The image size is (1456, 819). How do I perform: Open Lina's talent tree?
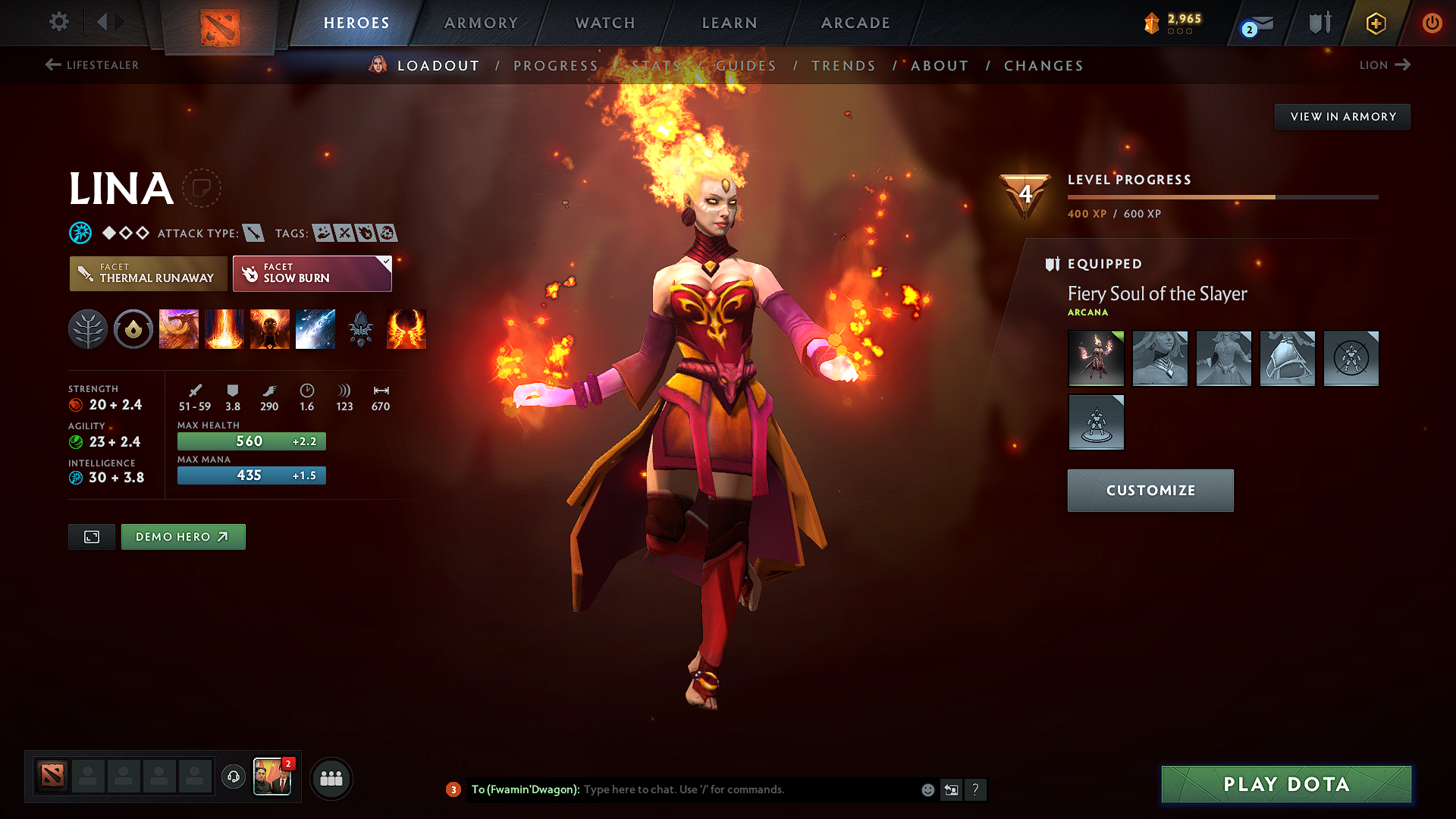pyautogui.click(x=88, y=329)
